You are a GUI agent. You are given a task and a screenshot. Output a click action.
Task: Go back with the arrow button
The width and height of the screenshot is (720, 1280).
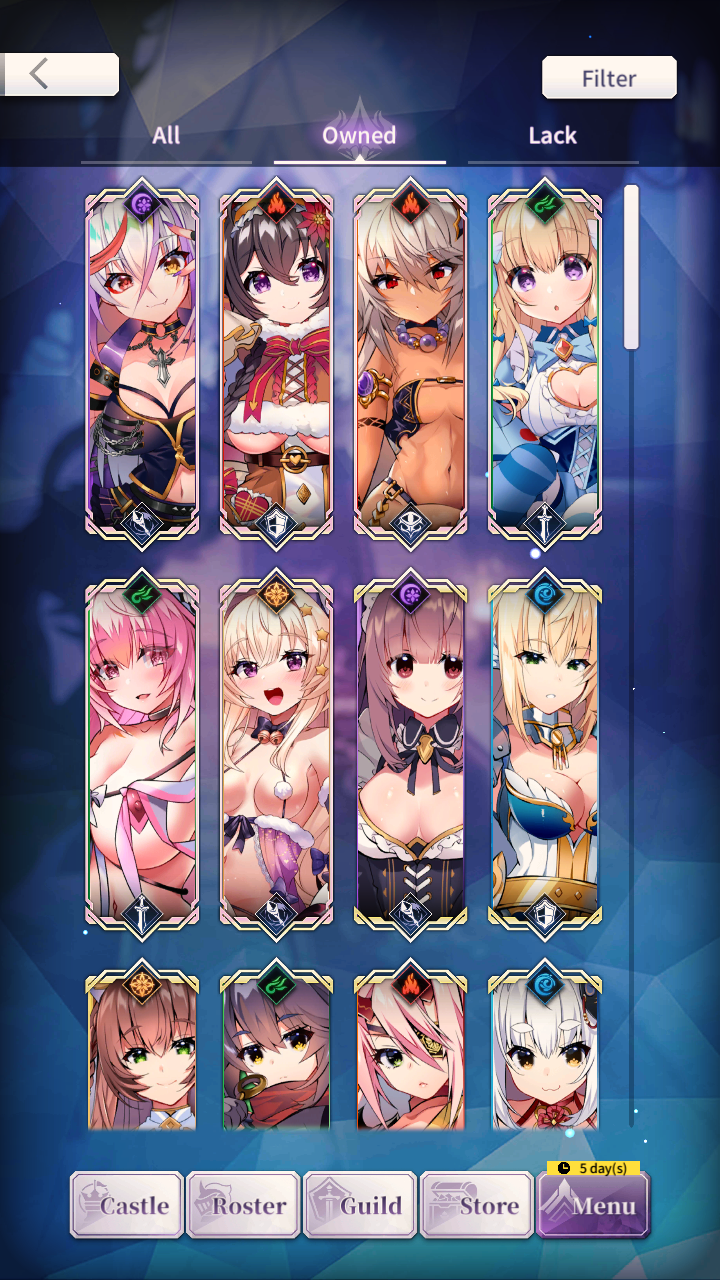click(x=60, y=74)
